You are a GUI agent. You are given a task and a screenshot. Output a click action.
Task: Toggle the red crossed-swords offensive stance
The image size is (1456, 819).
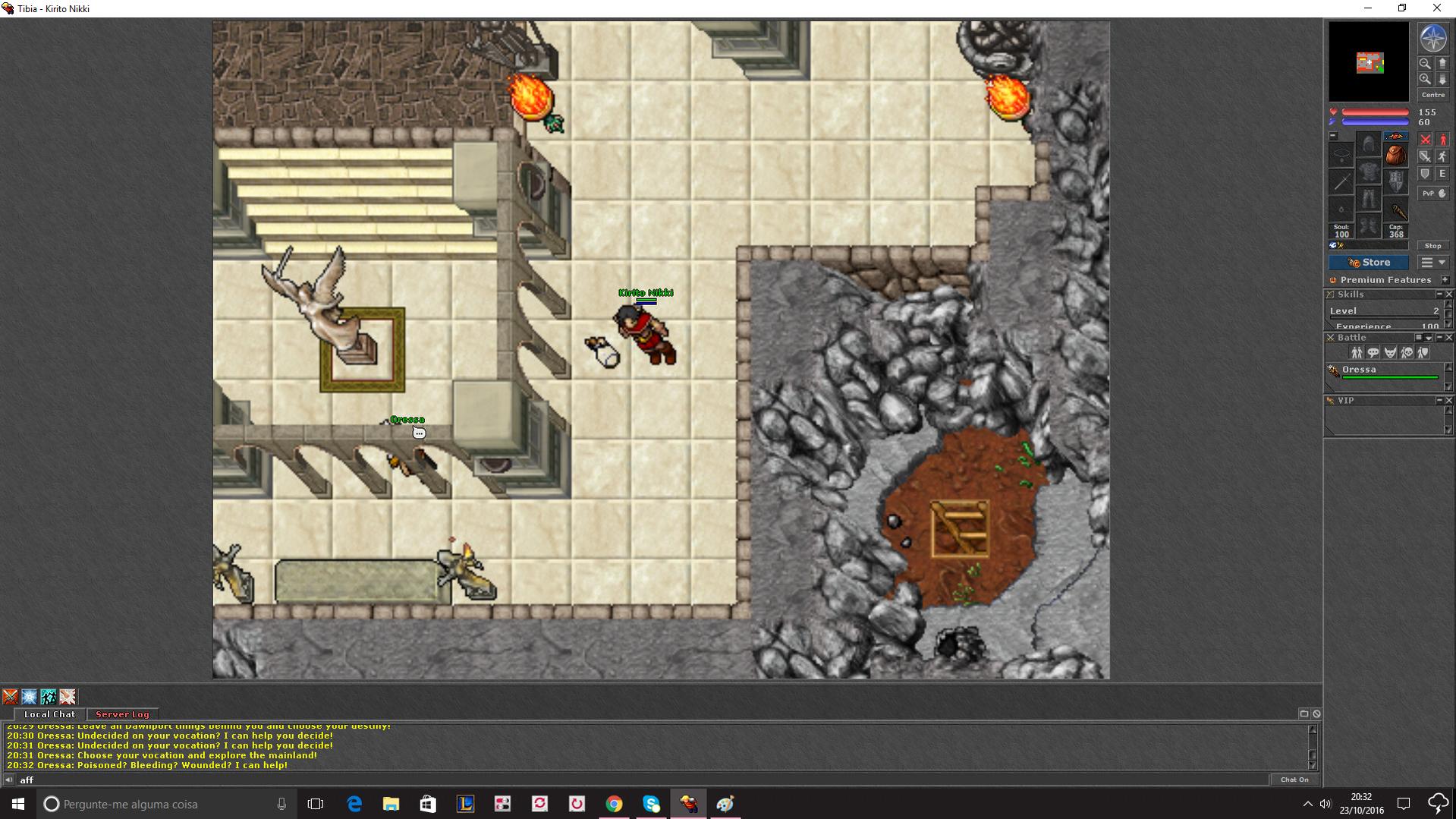click(x=1426, y=140)
